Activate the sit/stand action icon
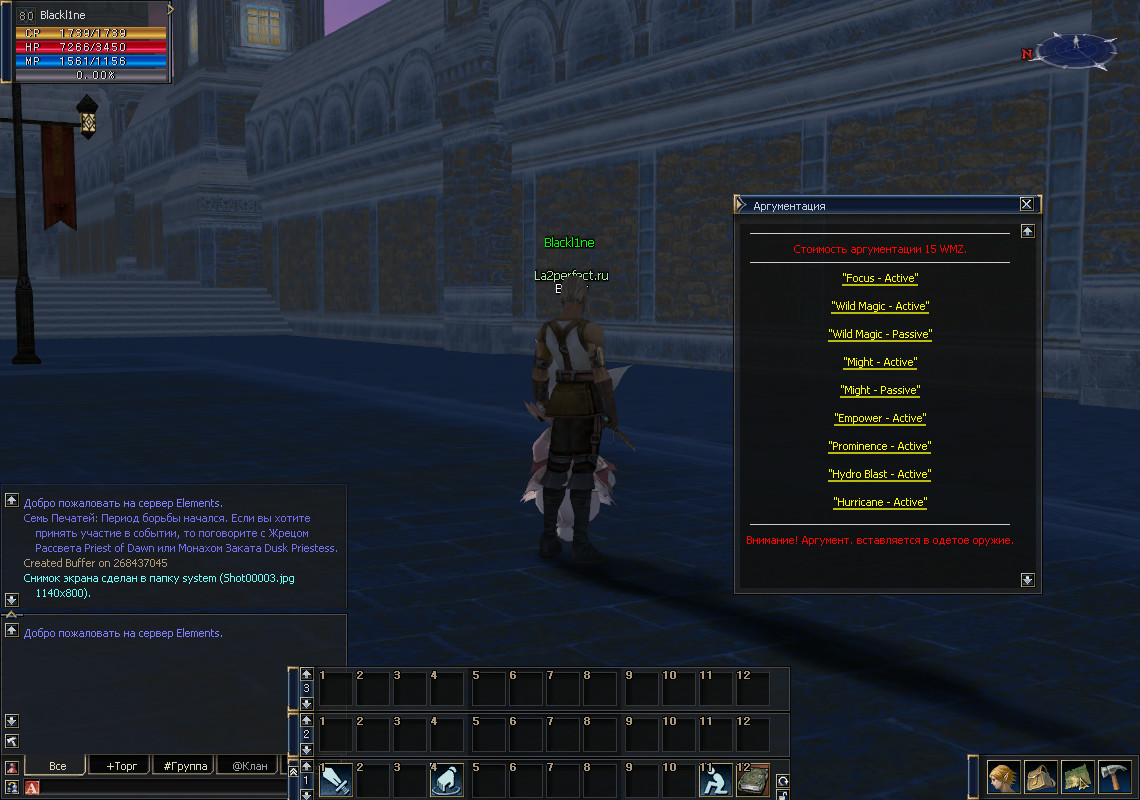1140x800 pixels. 715,781
